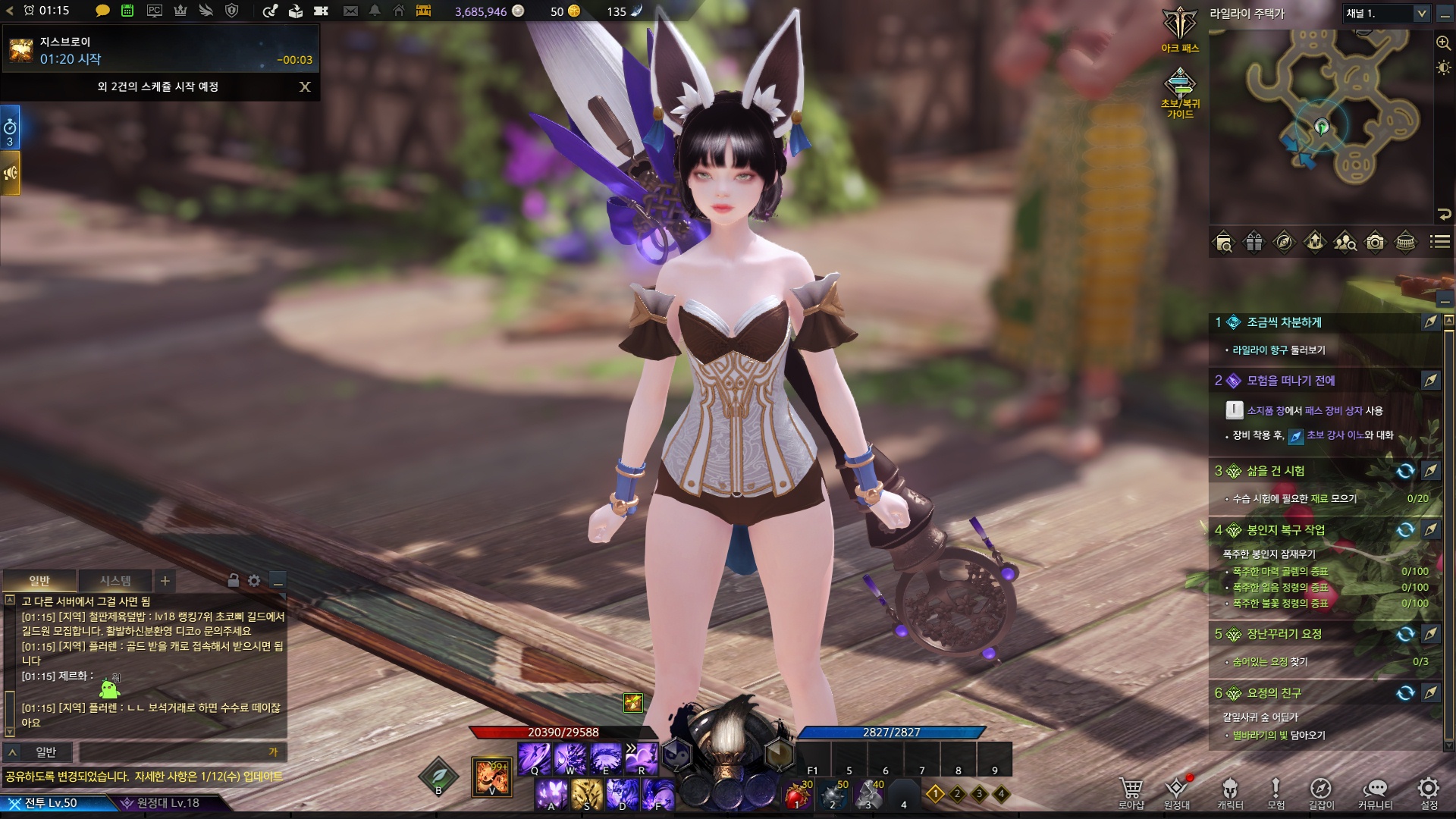Open the 커뮤니티 community menu
The height and width of the screenshot is (819, 1456).
(1375, 792)
